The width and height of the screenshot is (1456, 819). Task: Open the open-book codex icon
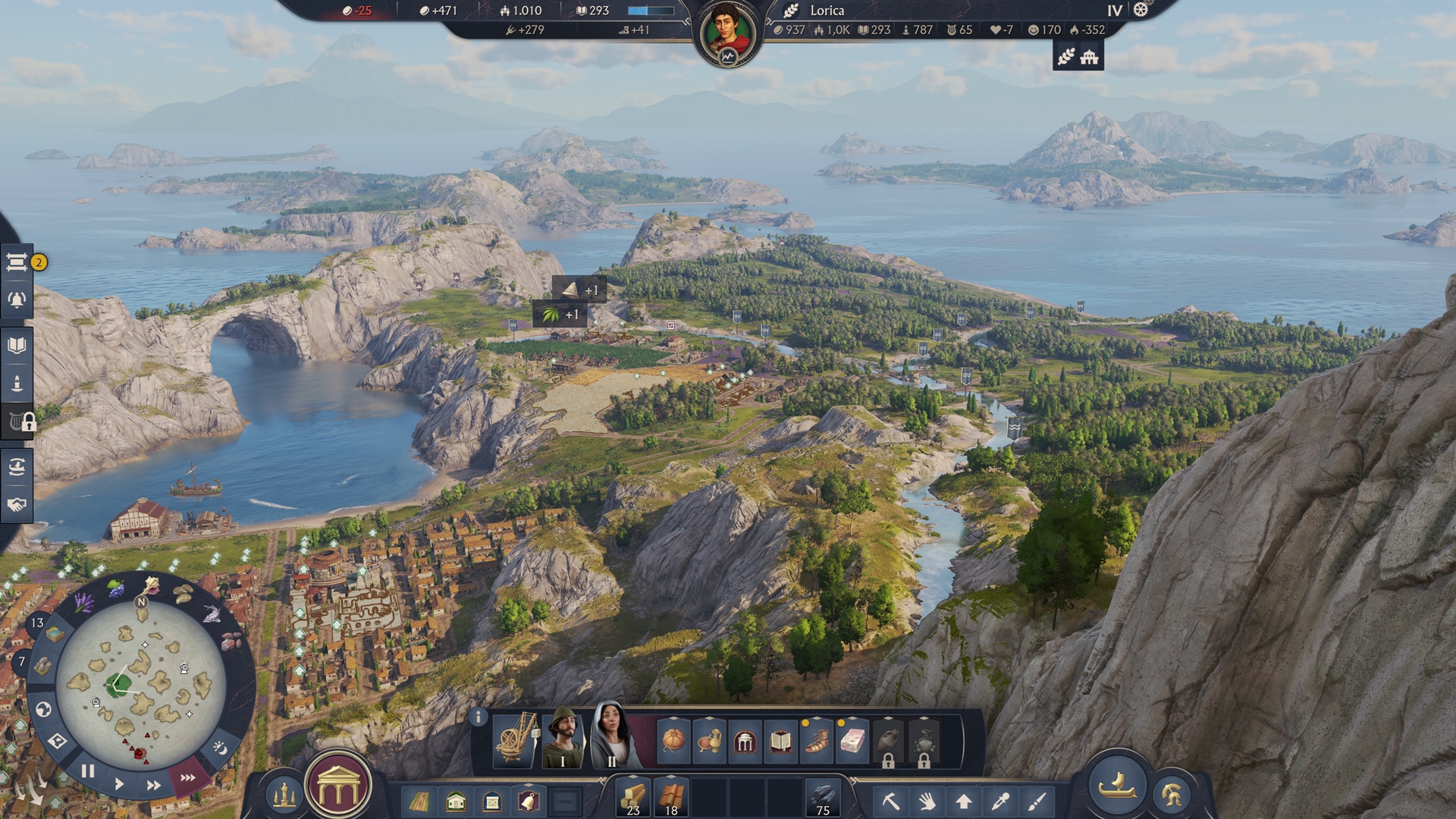17,346
